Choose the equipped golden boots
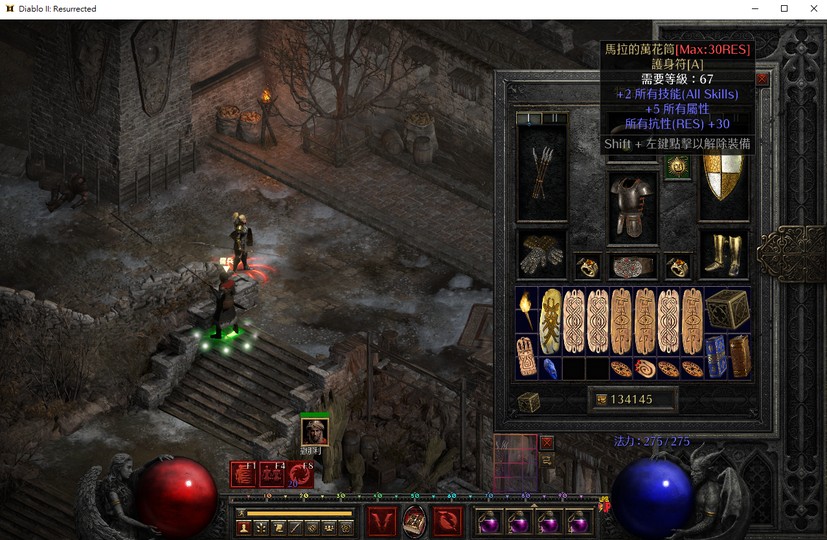 (722, 254)
